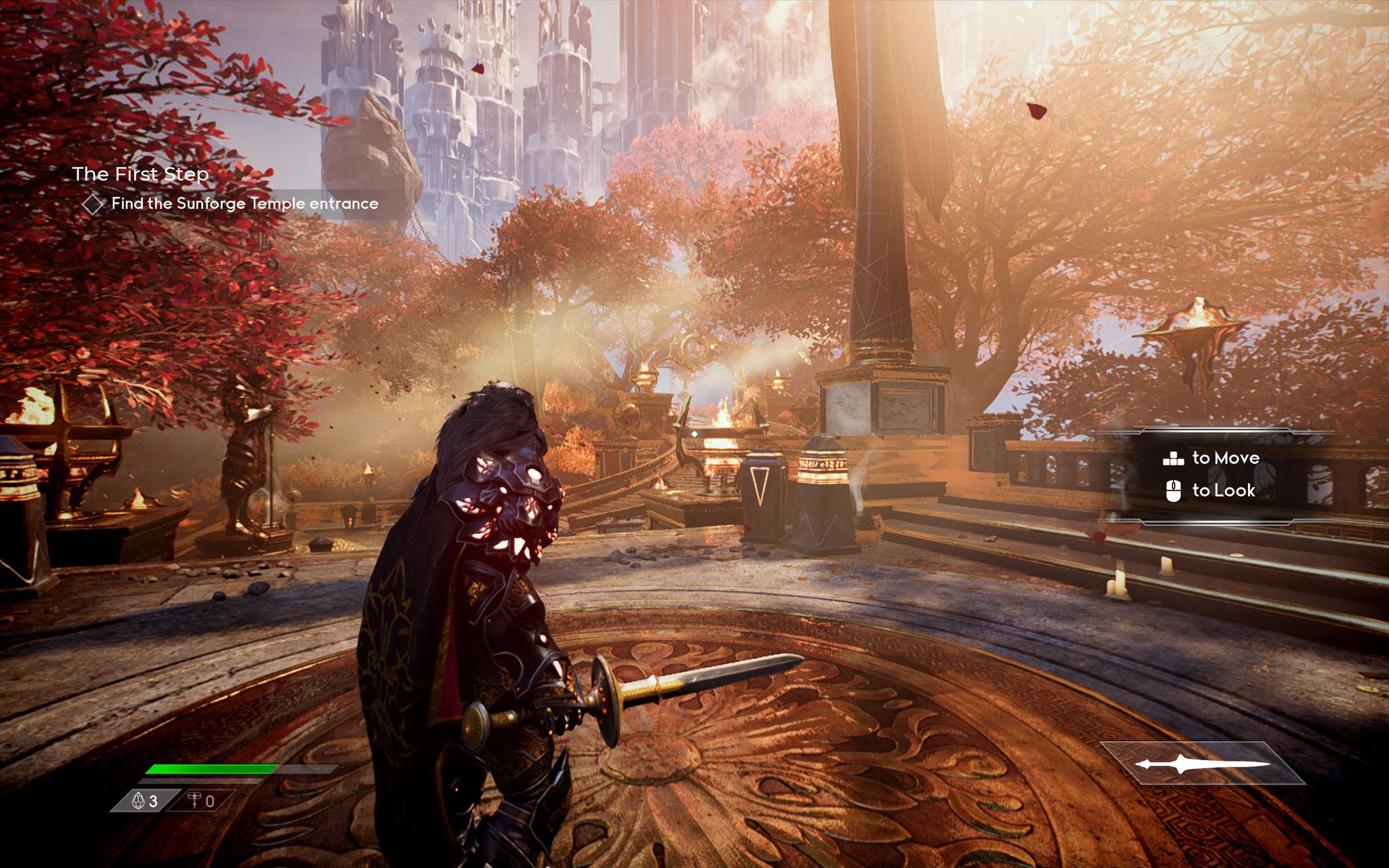Select the Find the Sunforge Temple entrance objective

244,203
